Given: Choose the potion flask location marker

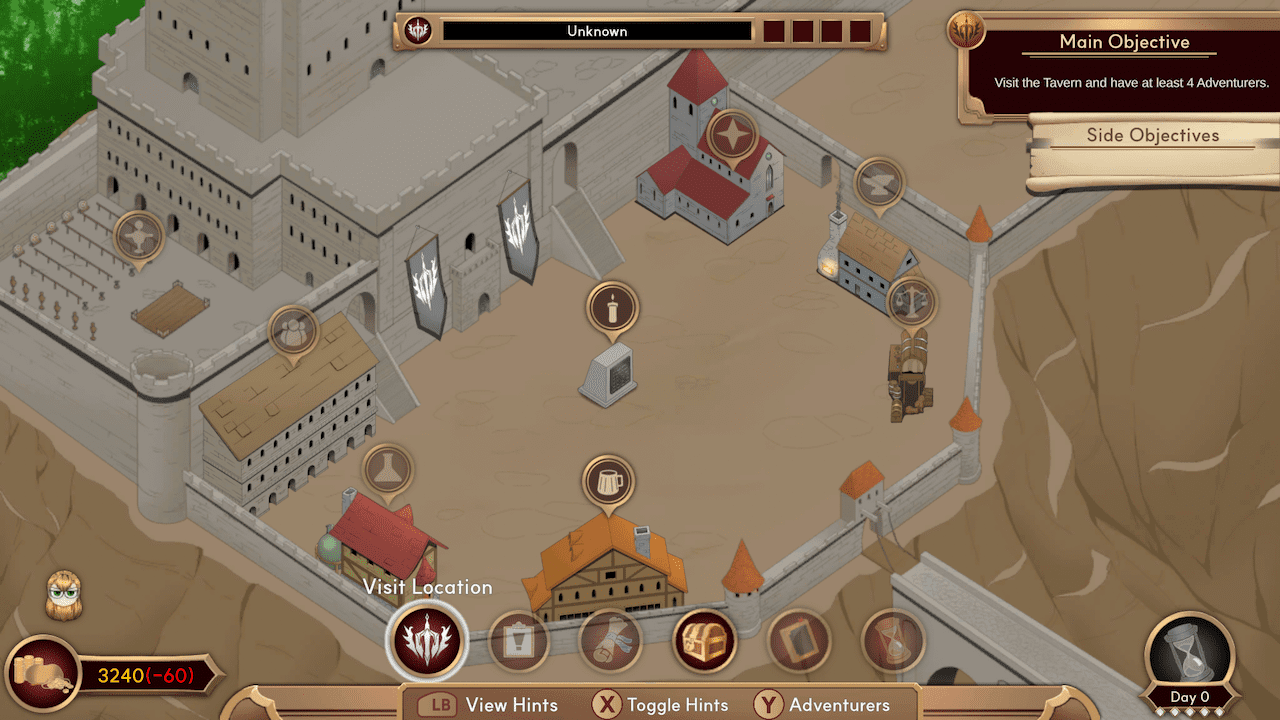Looking at the screenshot, I should pyautogui.click(x=387, y=470).
